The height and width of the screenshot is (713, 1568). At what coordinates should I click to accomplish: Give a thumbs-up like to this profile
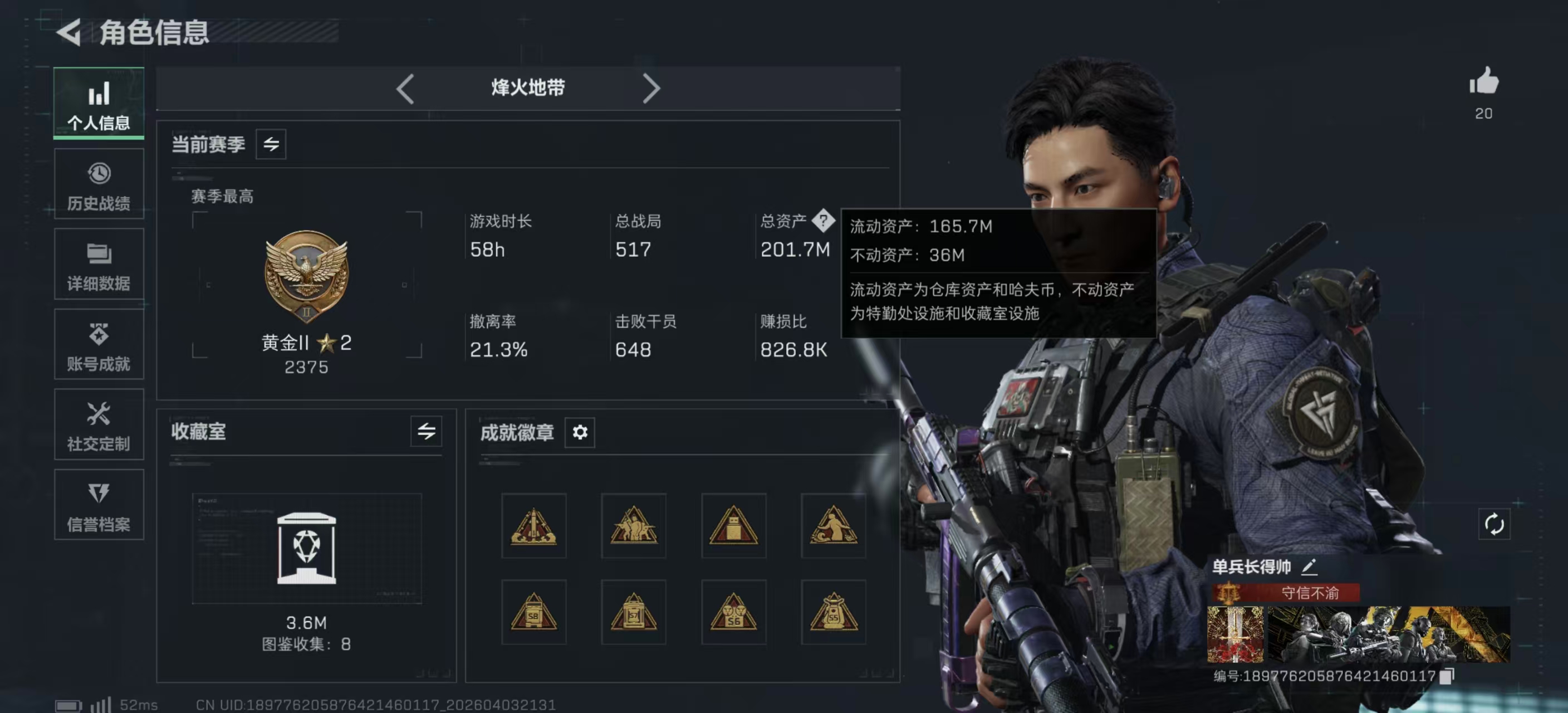(x=1483, y=81)
